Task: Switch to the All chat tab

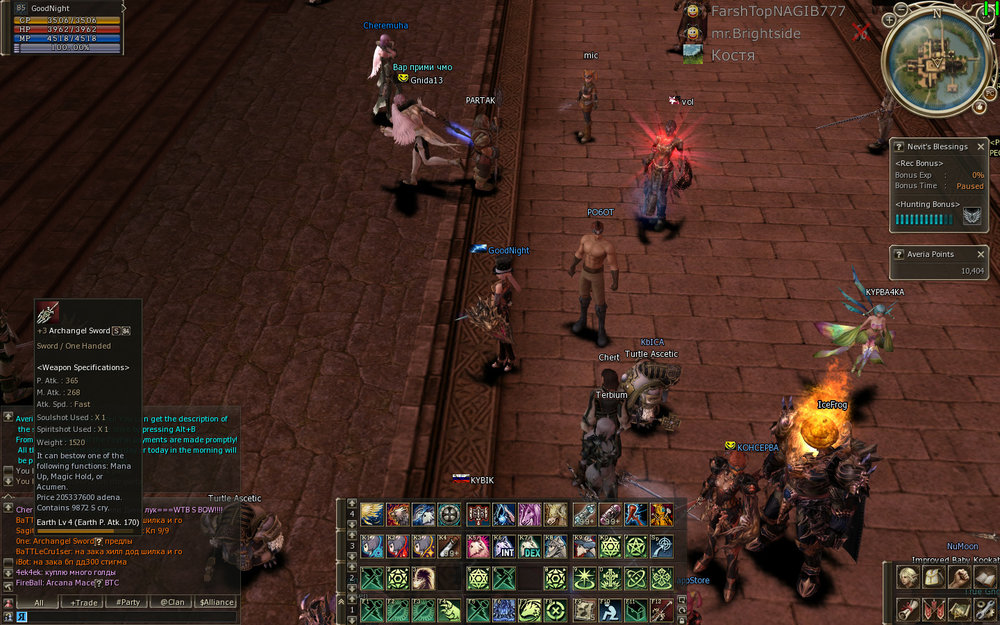Action: [38, 602]
